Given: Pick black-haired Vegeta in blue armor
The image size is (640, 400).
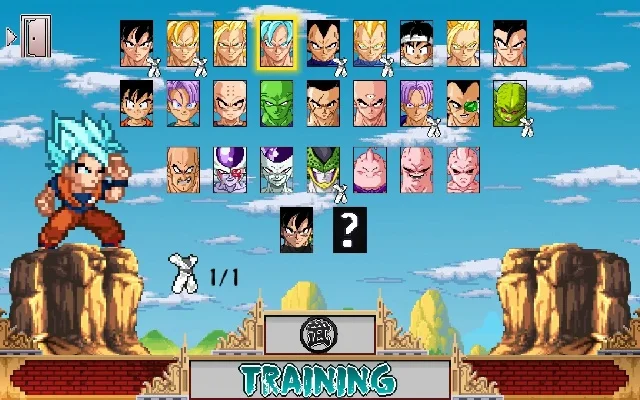Looking at the screenshot, I should (x=322, y=44).
